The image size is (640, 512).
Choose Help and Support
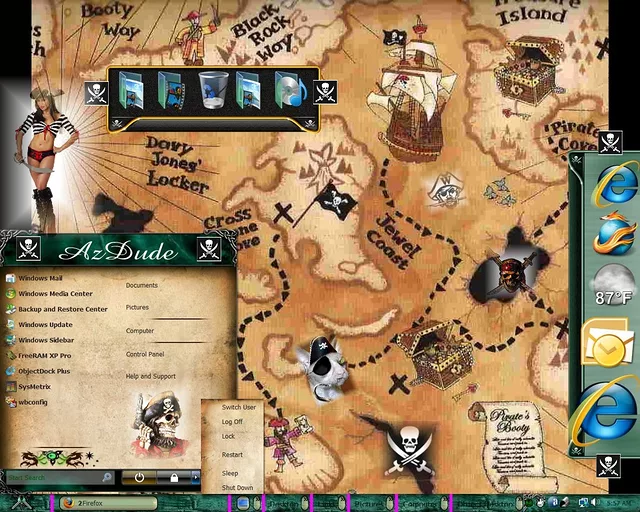tap(150, 376)
